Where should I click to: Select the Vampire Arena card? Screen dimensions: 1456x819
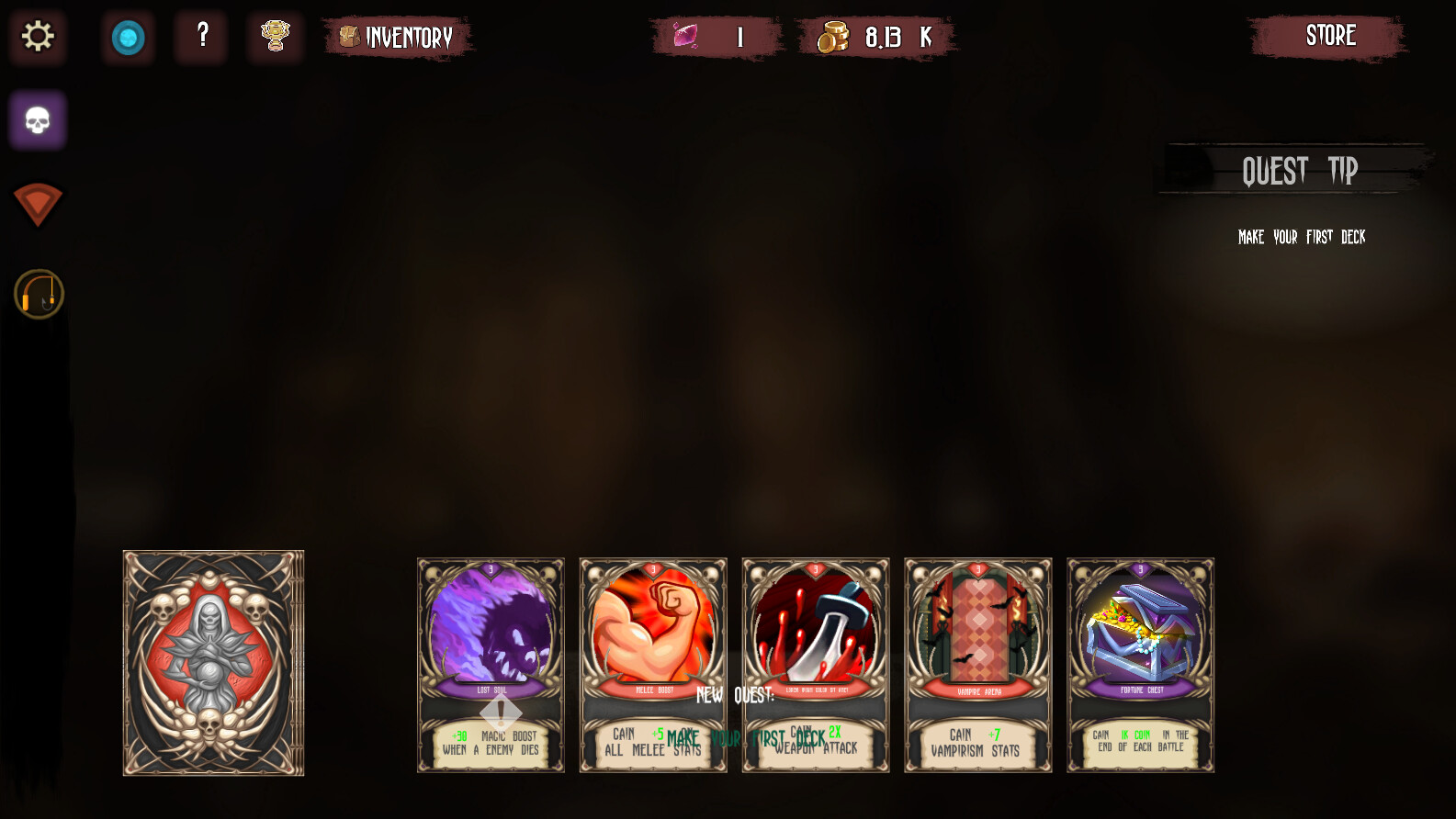[x=977, y=665]
